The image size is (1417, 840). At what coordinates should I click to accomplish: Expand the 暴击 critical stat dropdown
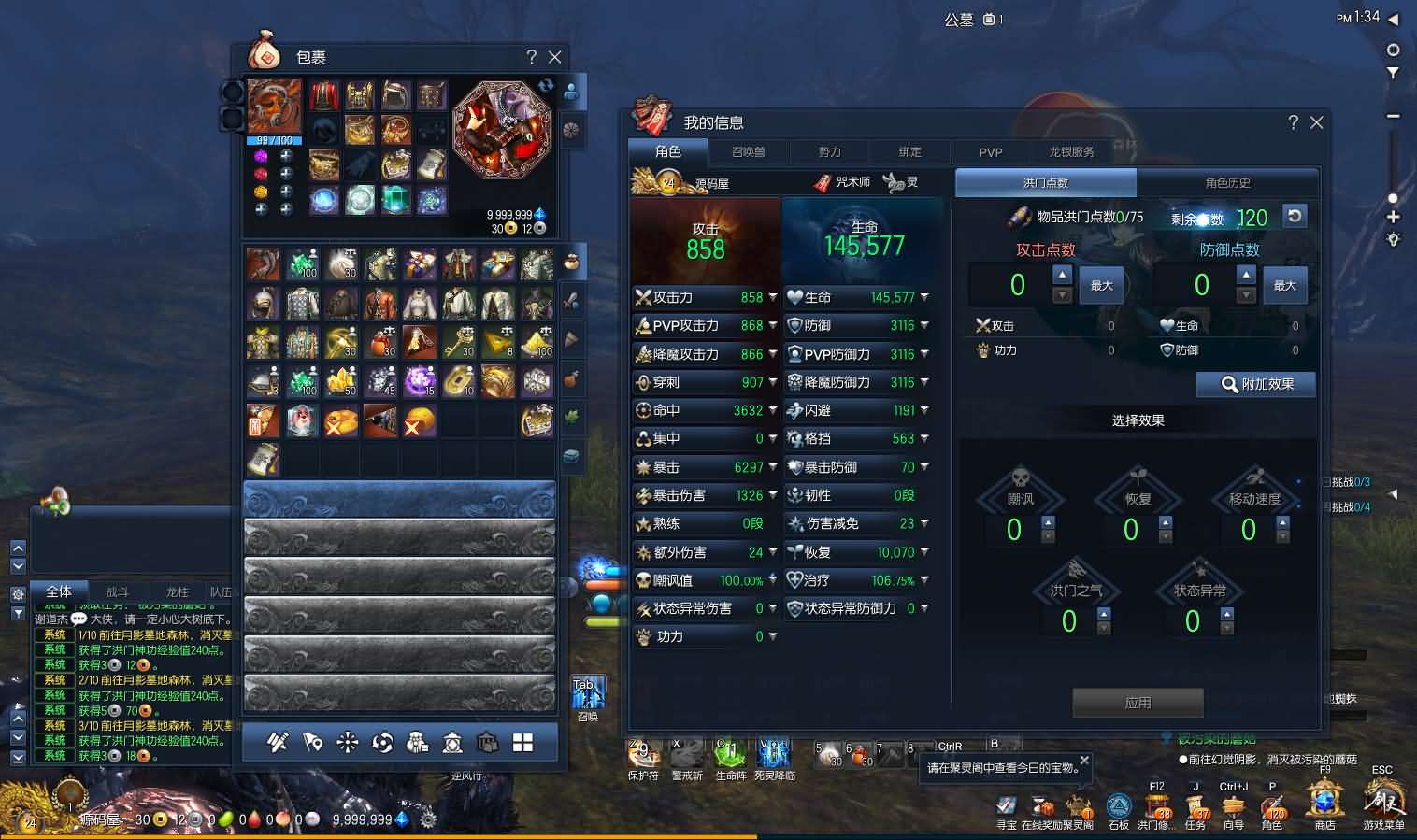(x=773, y=467)
